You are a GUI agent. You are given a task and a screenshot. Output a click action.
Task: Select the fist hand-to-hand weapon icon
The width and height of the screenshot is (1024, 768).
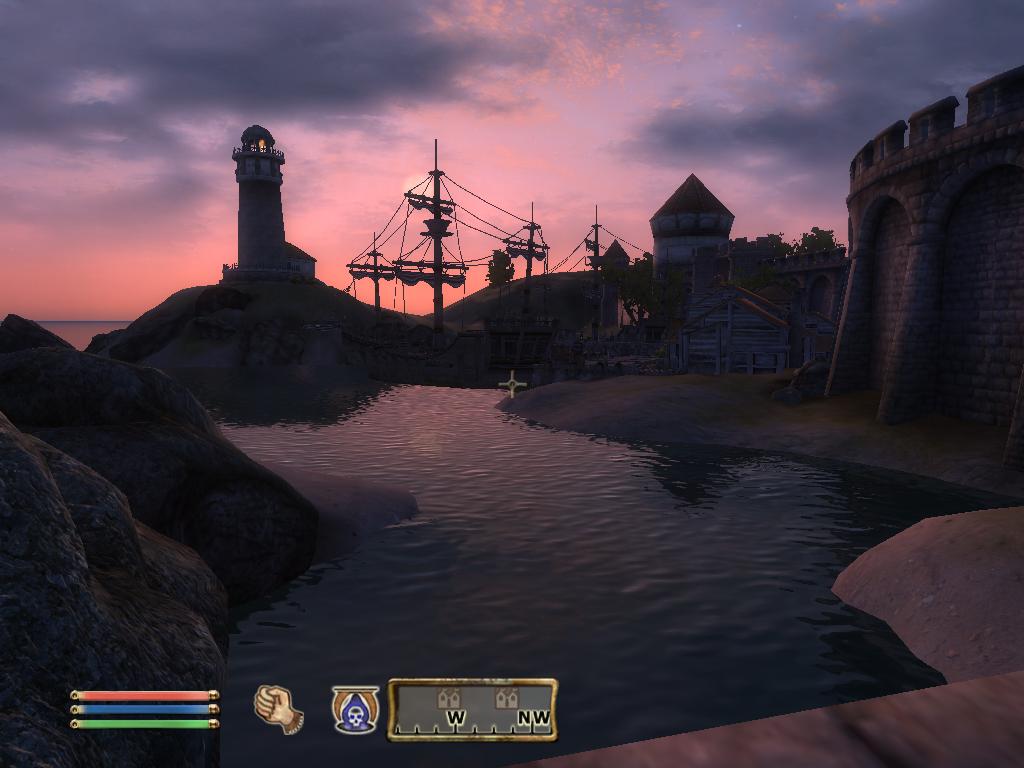(x=279, y=709)
